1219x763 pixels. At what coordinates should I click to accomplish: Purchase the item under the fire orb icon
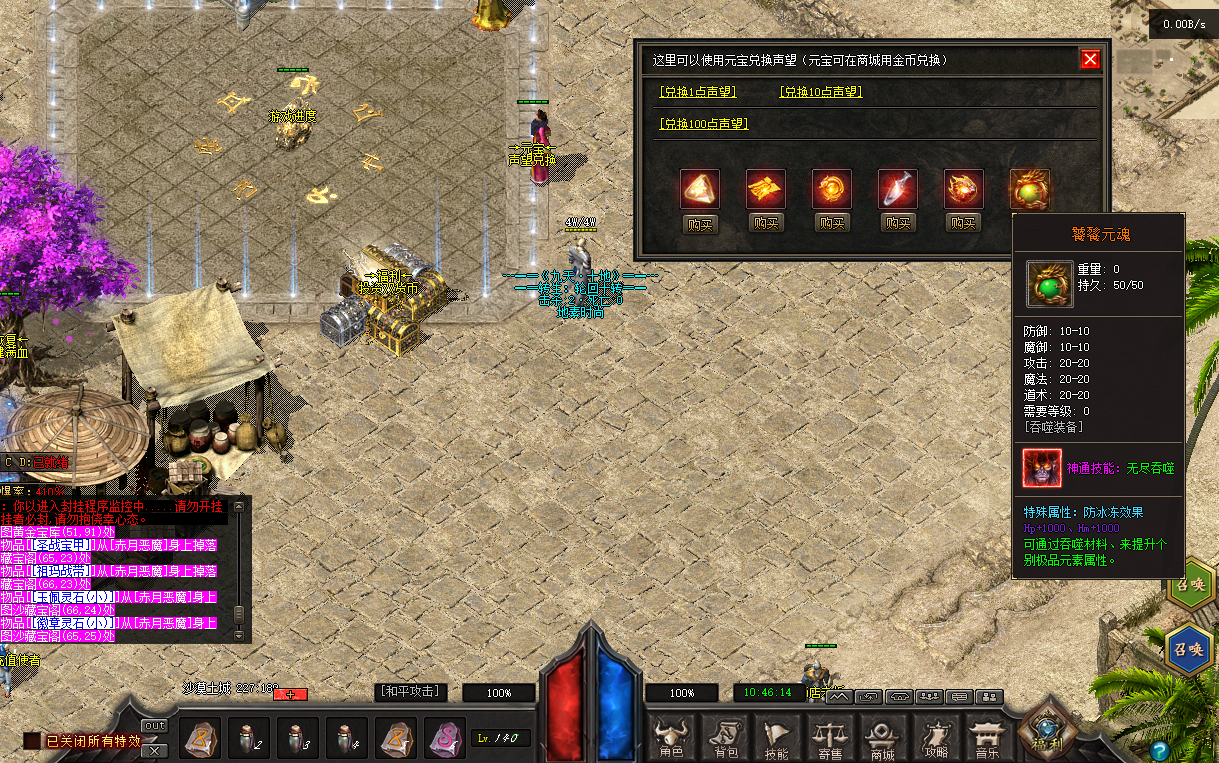click(x=832, y=224)
